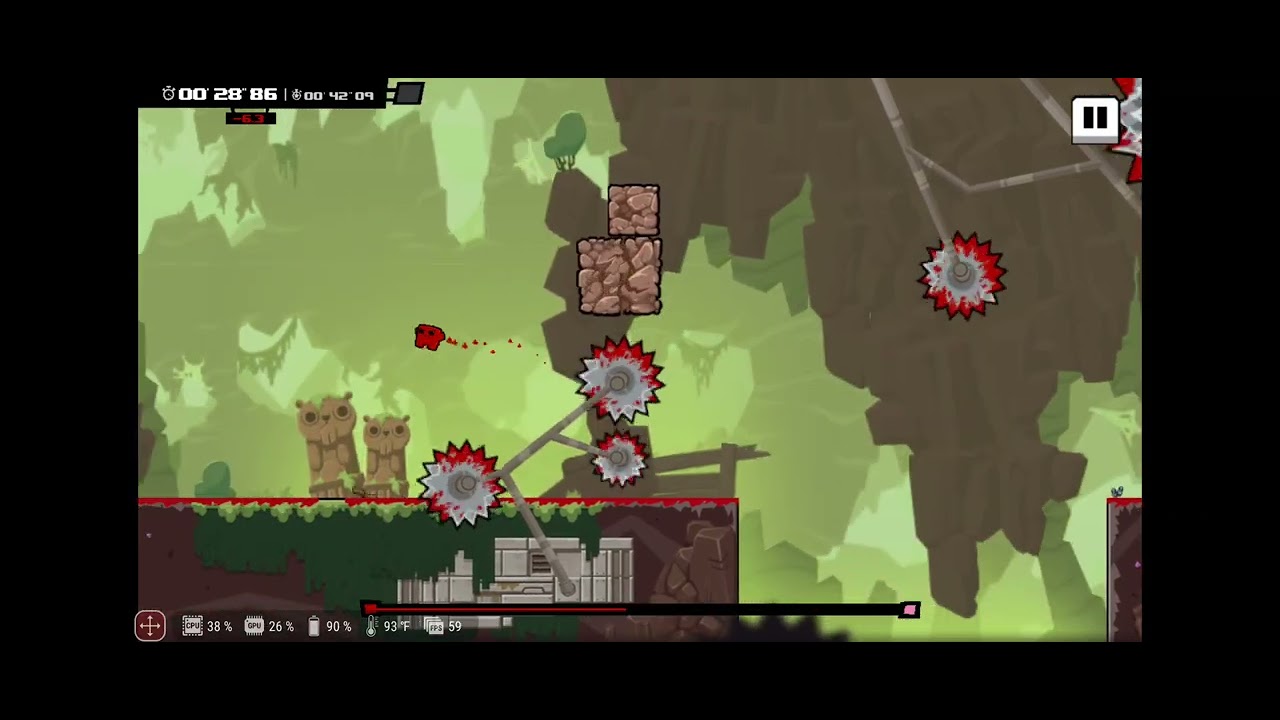The width and height of the screenshot is (1280, 720).
Task: Click the spinning saw blade near the rocks
Action: 620,380
